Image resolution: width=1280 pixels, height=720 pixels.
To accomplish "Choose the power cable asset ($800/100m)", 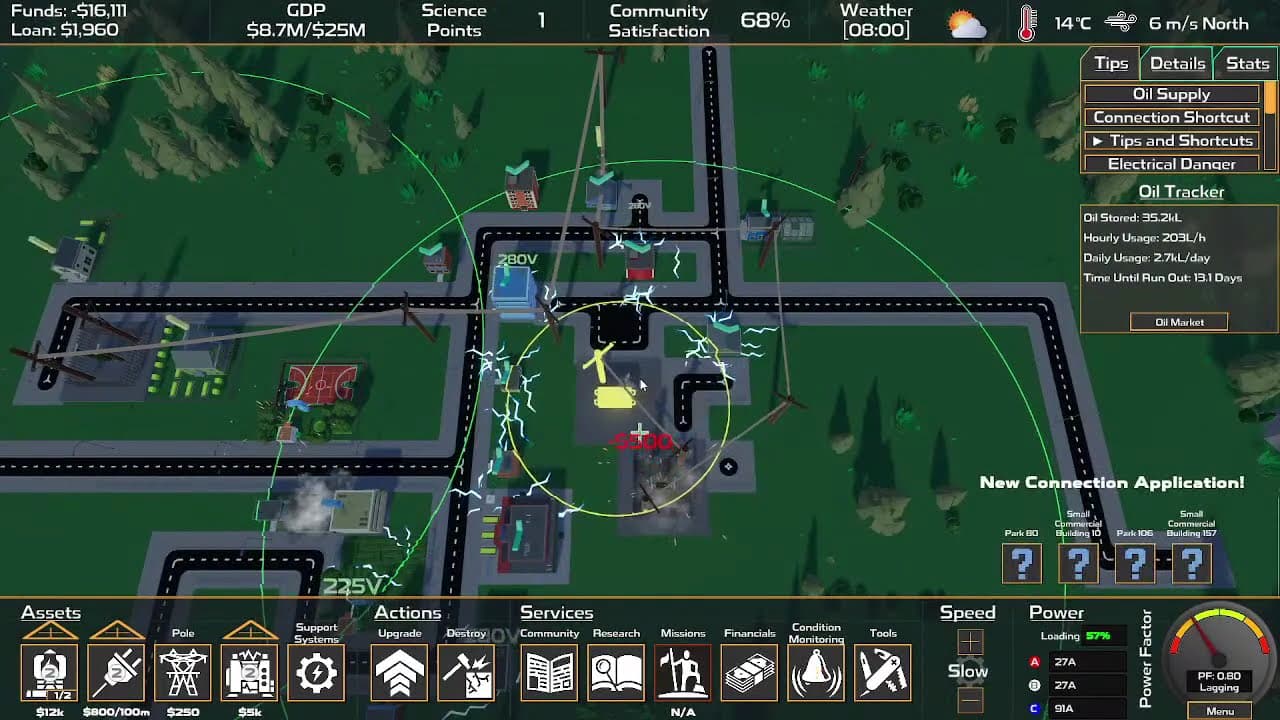I will pos(117,672).
